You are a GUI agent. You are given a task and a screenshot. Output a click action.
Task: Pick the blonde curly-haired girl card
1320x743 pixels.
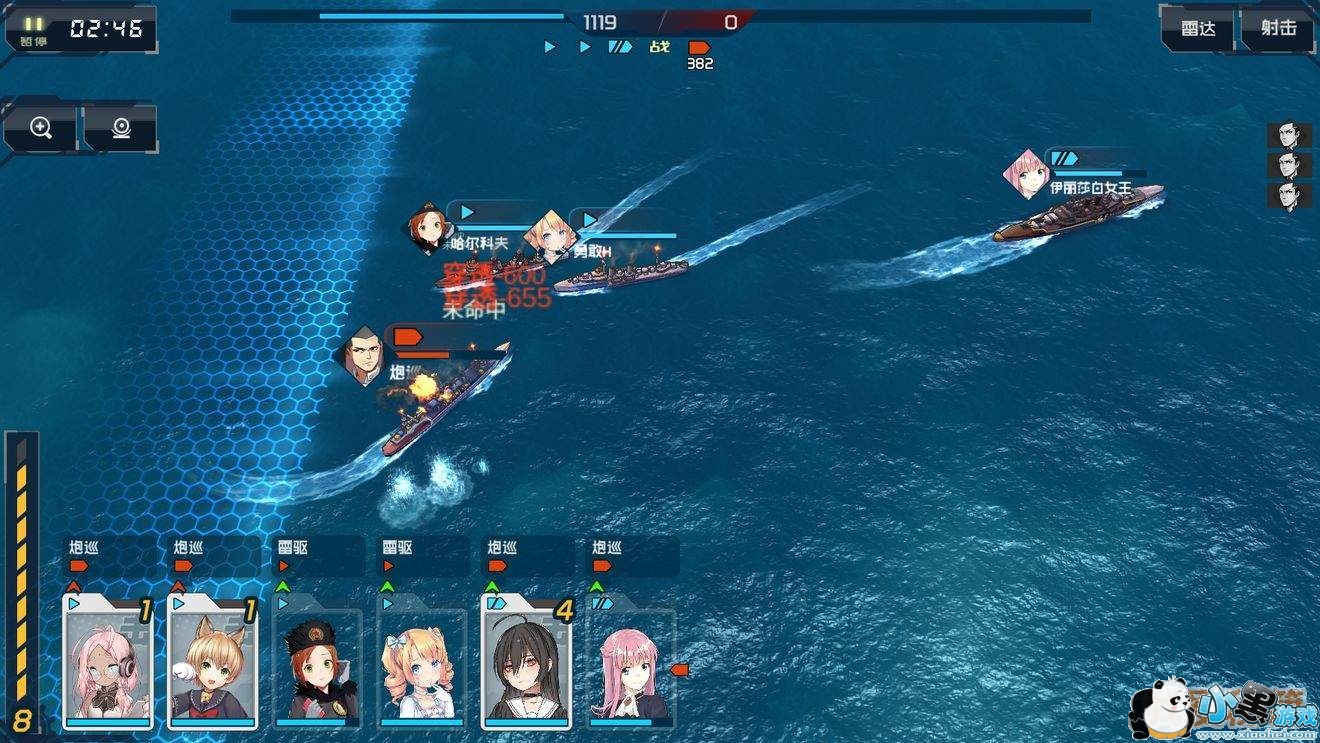click(421, 665)
